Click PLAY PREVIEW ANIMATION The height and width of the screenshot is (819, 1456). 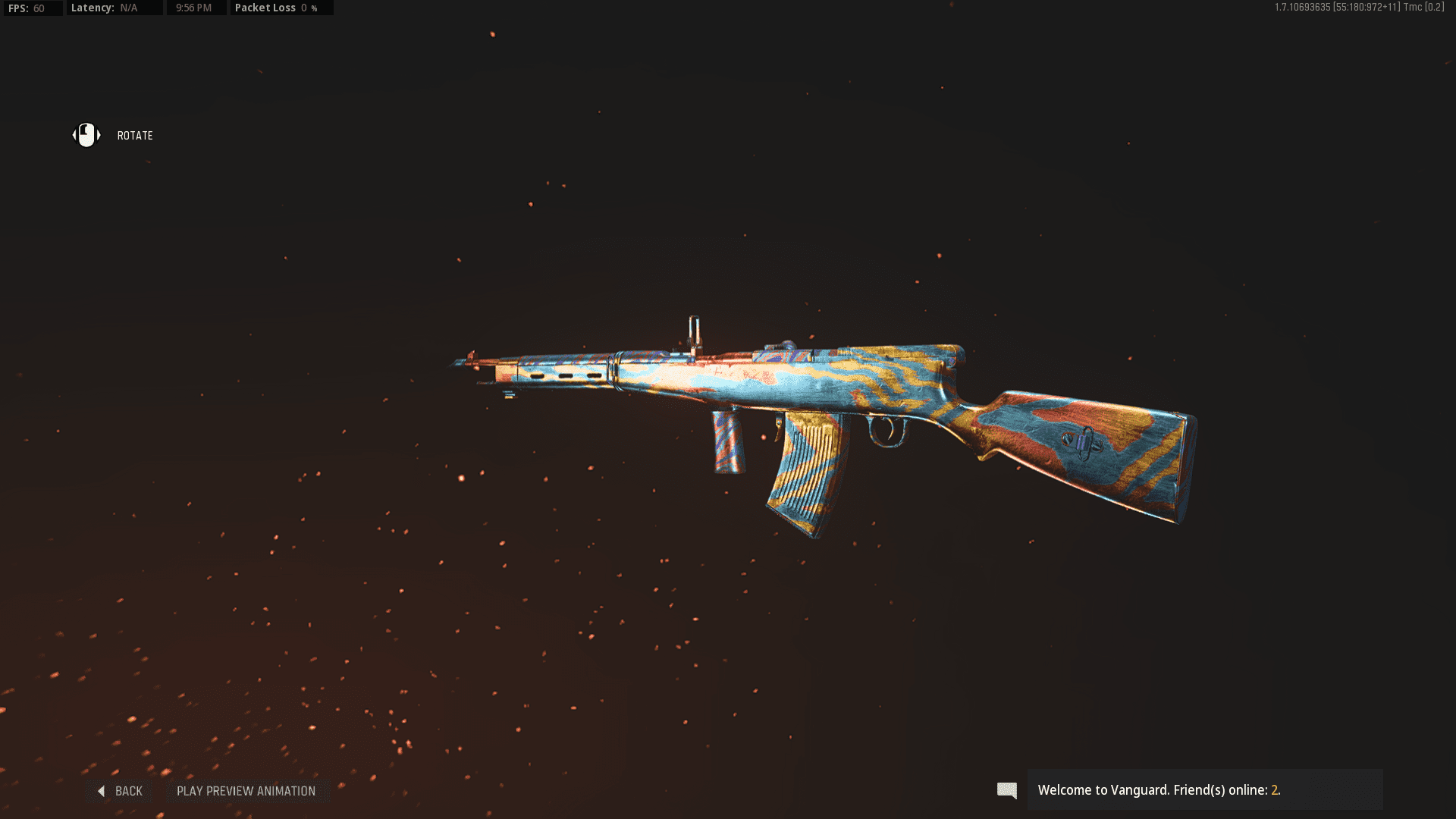pos(245,791)
